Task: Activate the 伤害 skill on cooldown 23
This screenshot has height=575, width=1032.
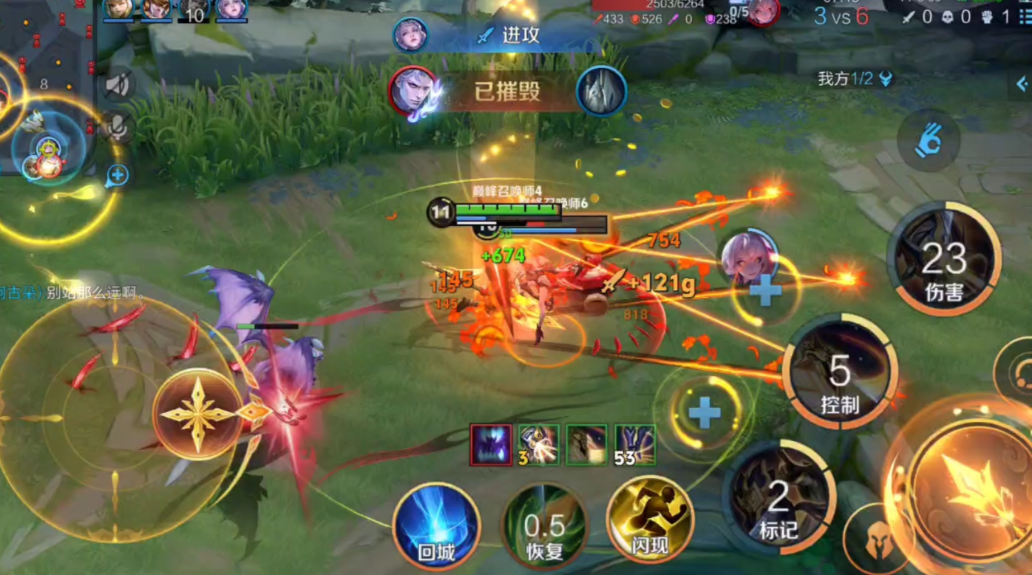Action: click(x=943, y=259)
